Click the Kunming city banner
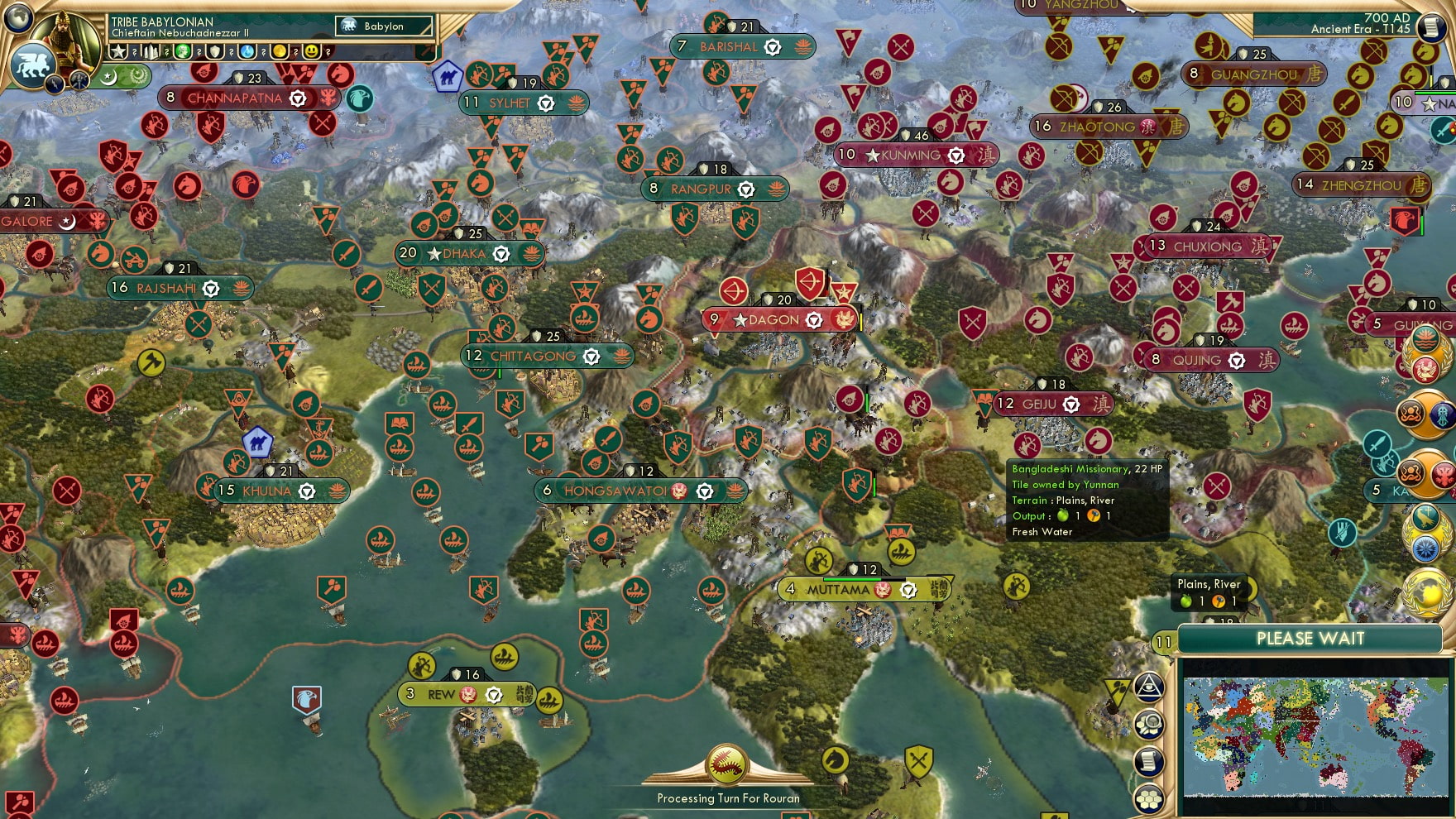This screenshot has height=819, width=1456. [916, 155]
